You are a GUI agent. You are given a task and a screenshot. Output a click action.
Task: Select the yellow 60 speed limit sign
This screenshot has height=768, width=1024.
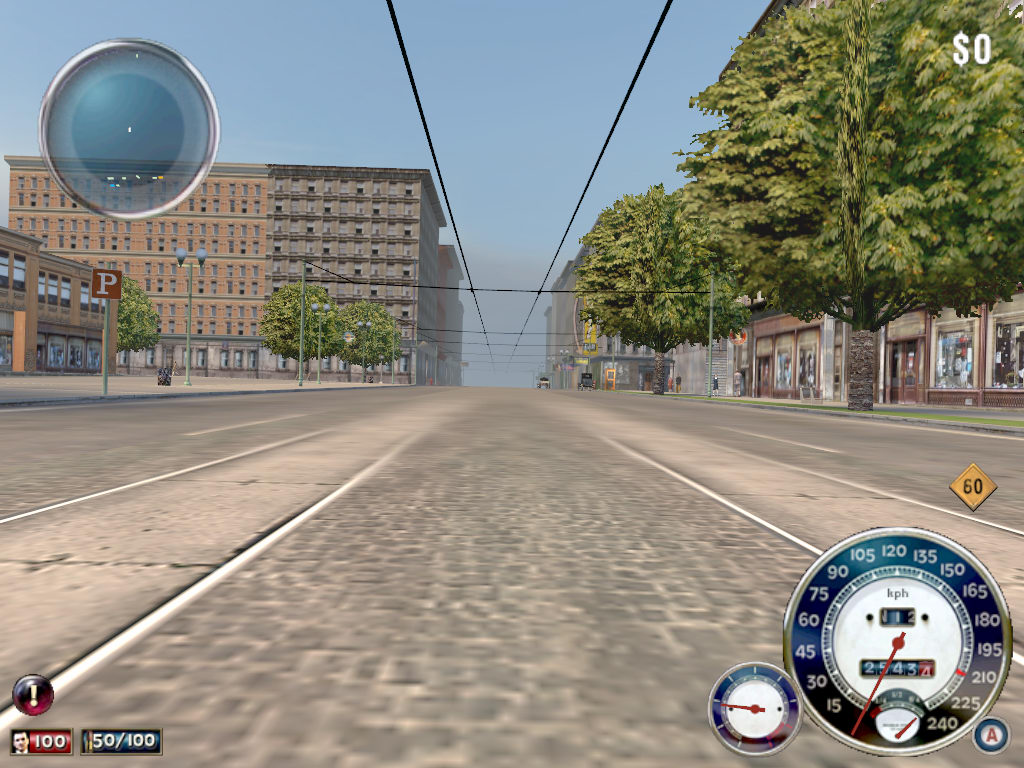tap(973, 487)
